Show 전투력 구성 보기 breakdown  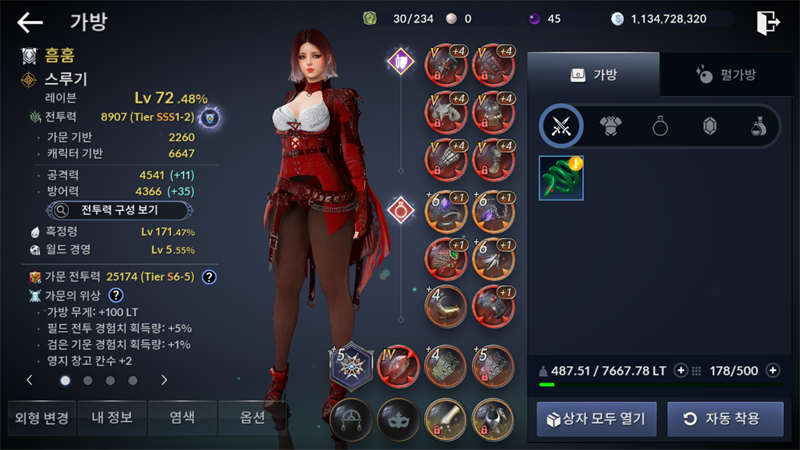pos(108,210)
